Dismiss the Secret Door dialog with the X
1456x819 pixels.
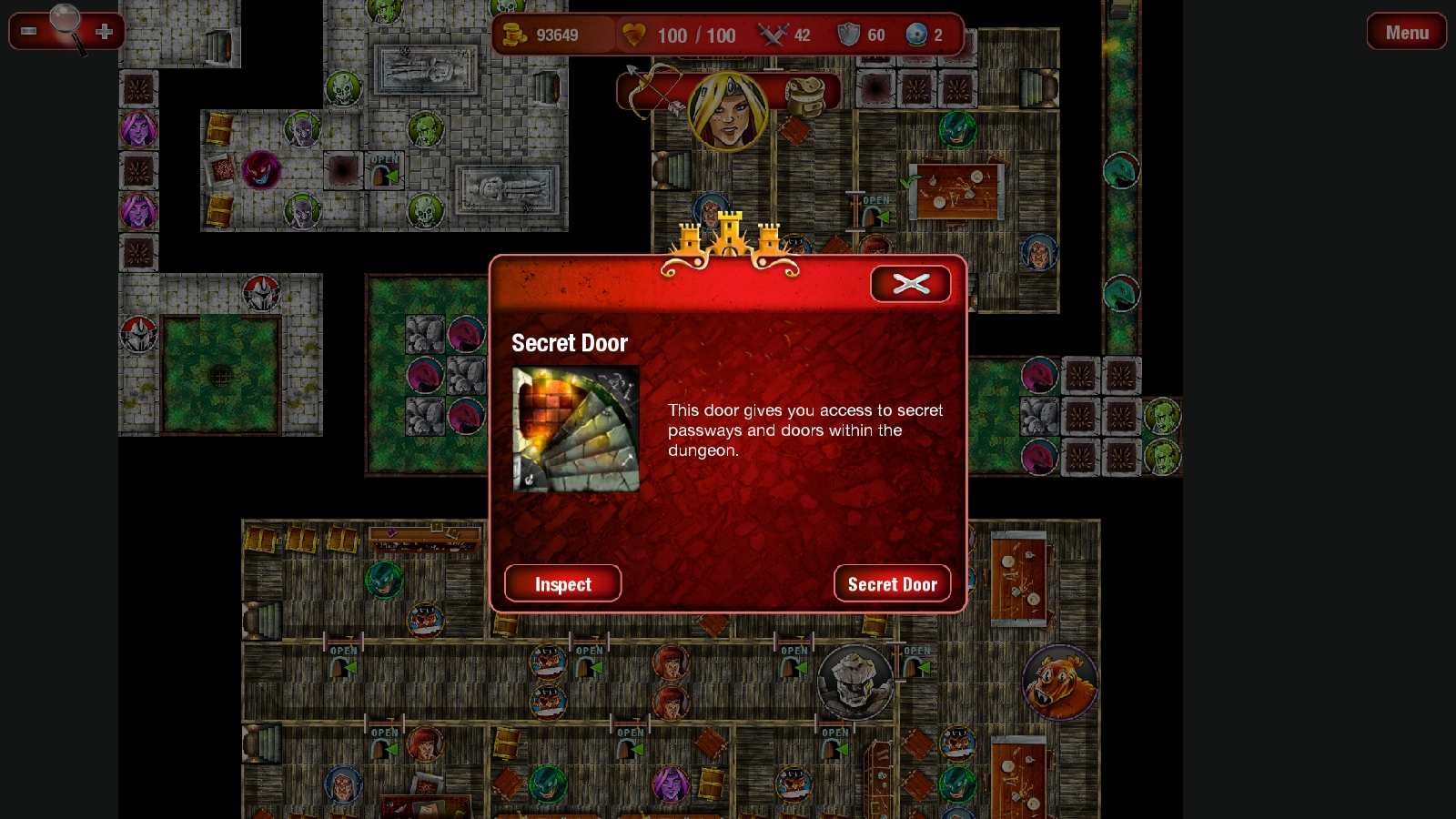pyautogui.click(x=911, y=283)
